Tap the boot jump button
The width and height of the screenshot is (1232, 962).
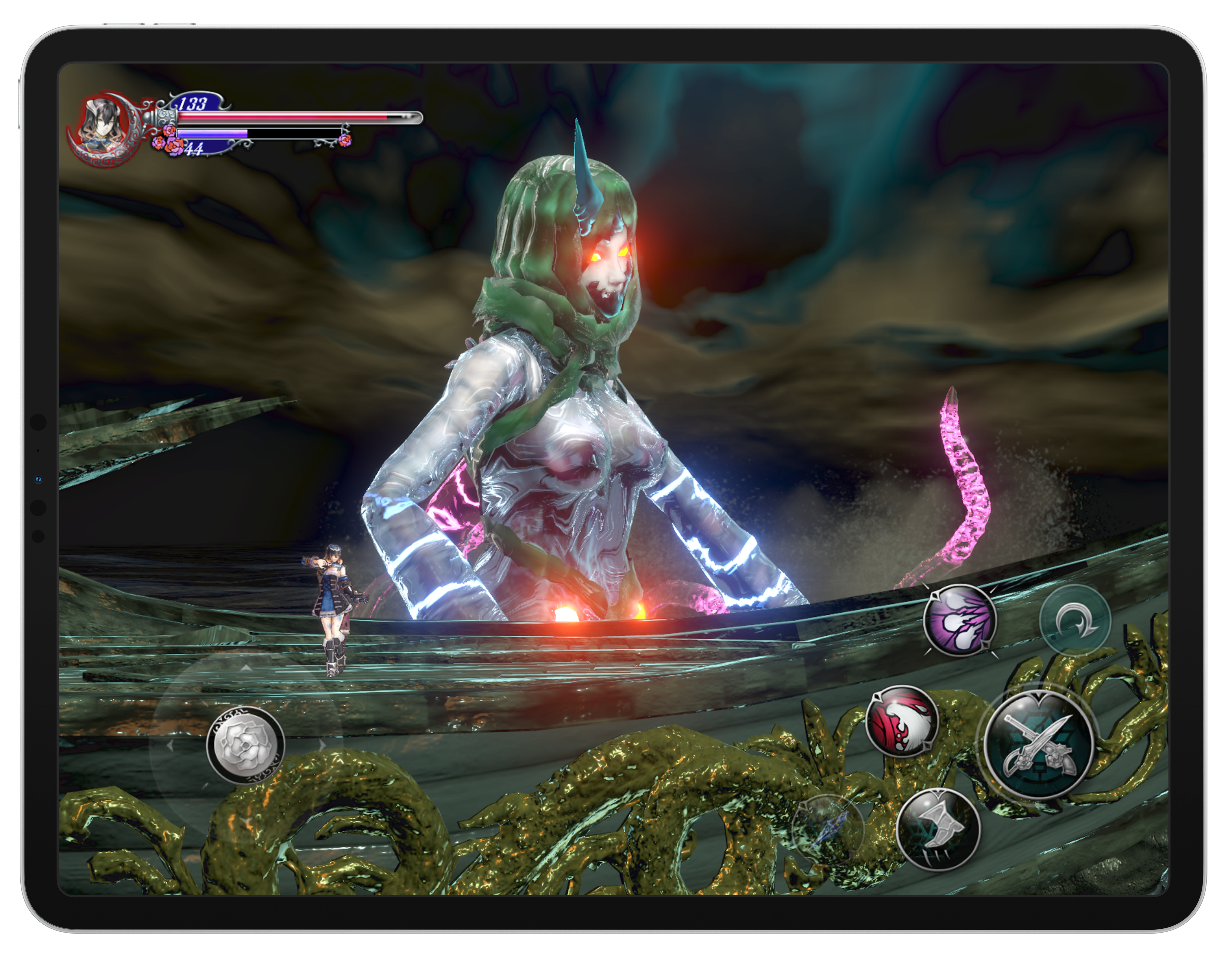pyautogui.click(x=939, y=829)
